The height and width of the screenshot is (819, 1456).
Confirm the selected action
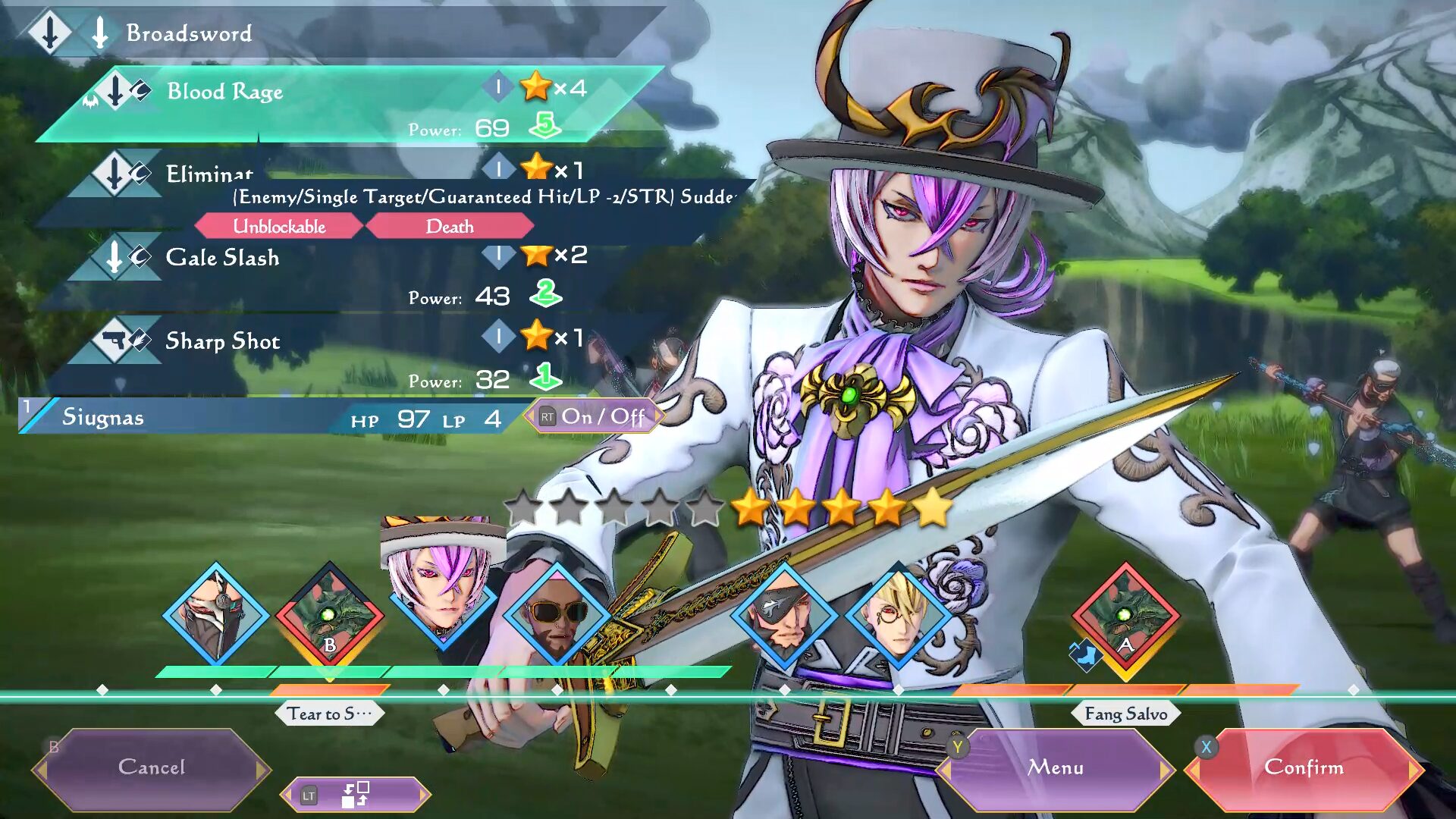click(x=1303, y=767)
